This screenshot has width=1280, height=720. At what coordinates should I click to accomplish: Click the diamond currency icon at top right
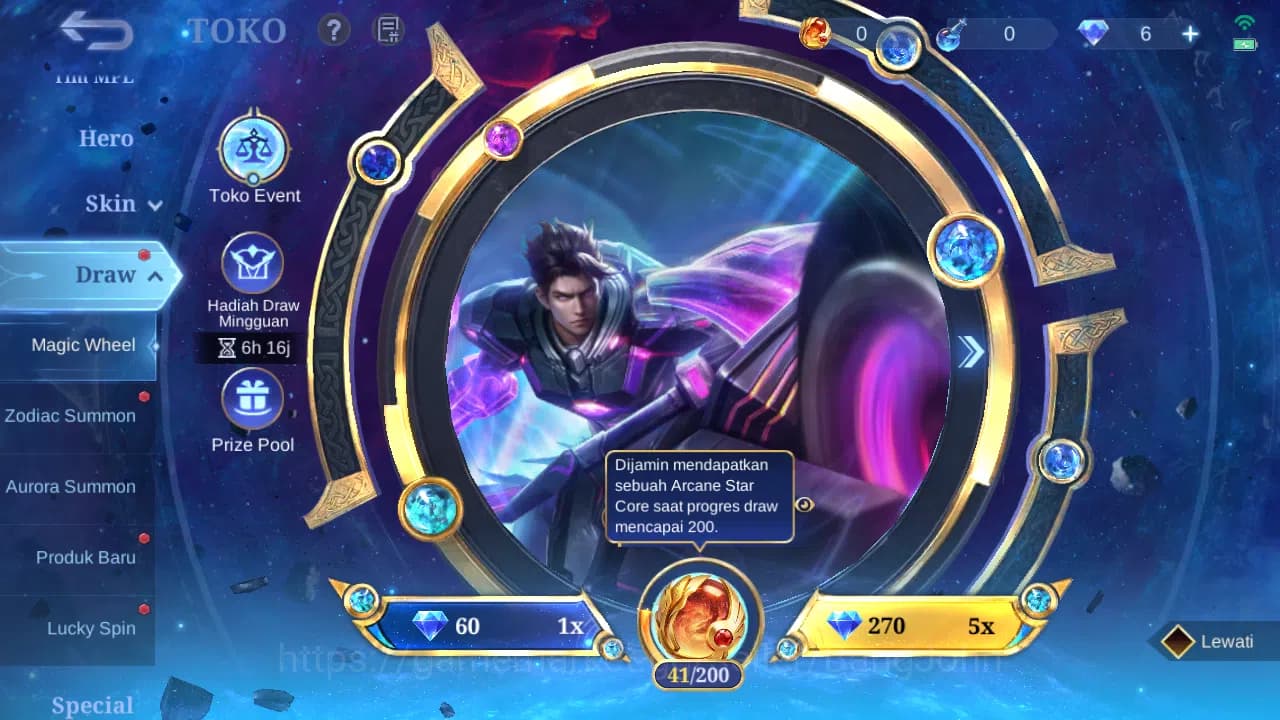[1092, 33]
